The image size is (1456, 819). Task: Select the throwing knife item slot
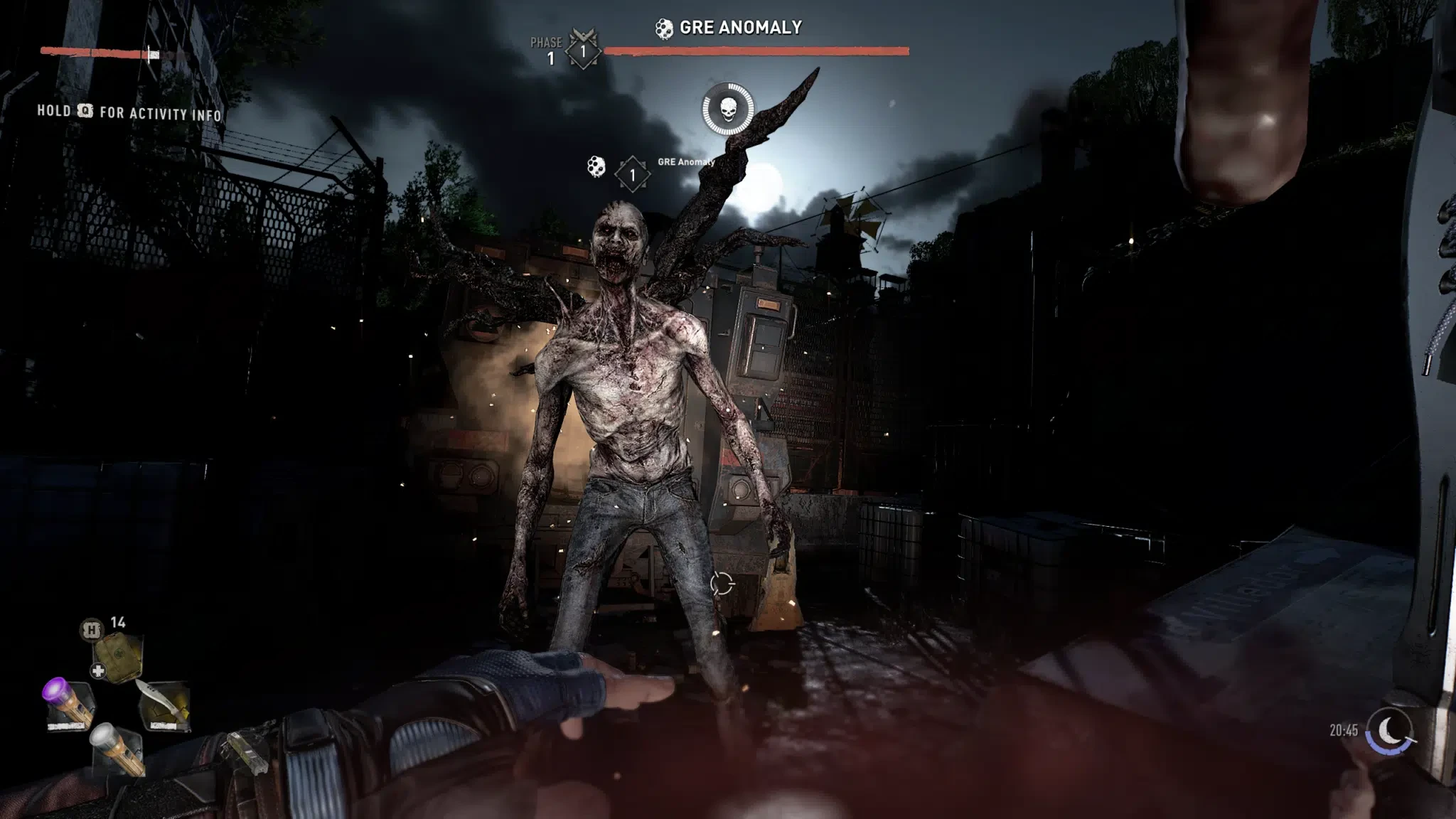167,705
